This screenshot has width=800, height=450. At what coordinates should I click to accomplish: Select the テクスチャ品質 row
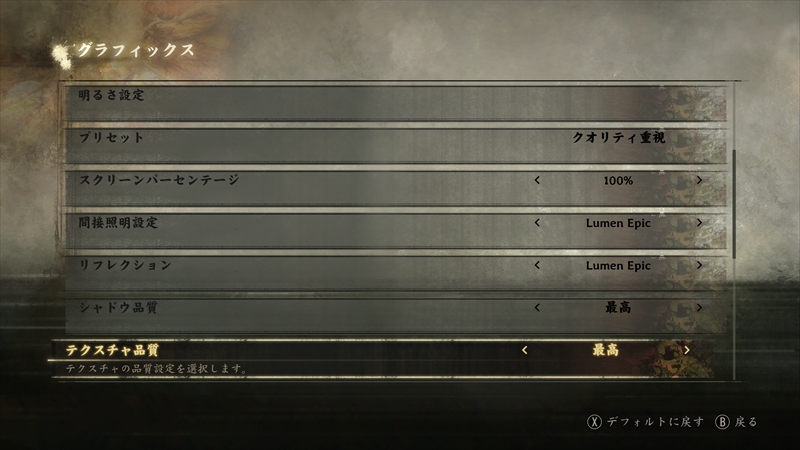(300, 350)
